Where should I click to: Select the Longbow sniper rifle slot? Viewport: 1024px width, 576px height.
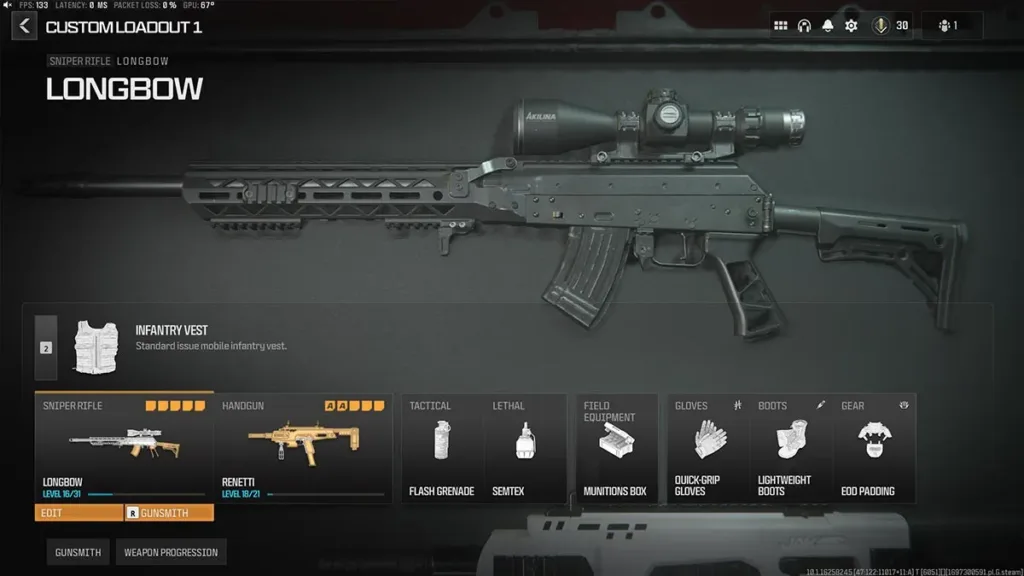click(124, 445)
